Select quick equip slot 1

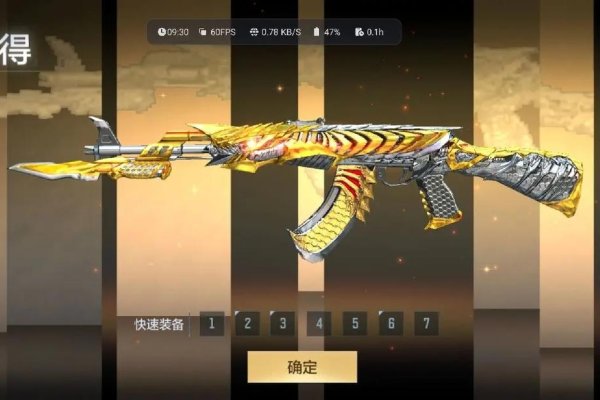(211, 324)
